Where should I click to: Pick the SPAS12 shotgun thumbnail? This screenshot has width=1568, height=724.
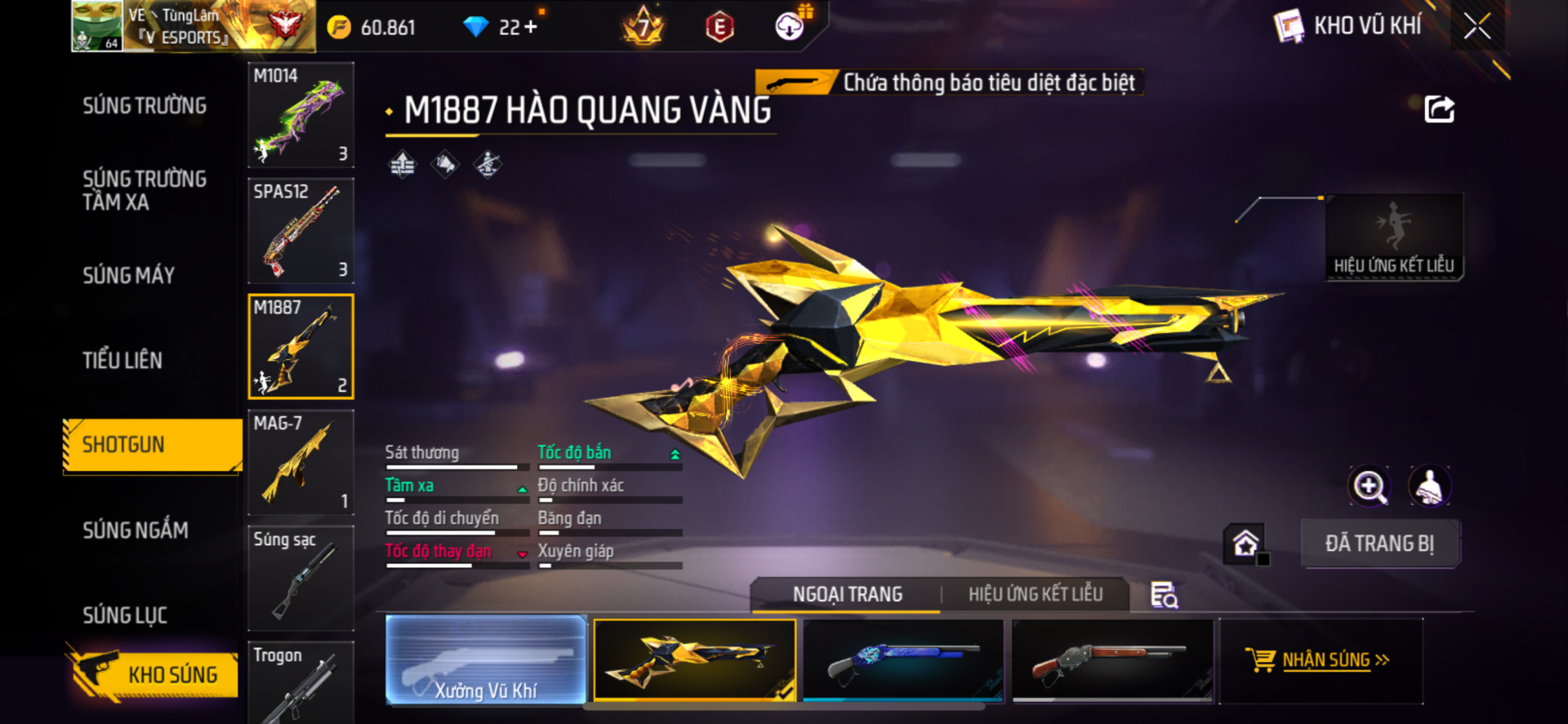[x=301, y=231]
